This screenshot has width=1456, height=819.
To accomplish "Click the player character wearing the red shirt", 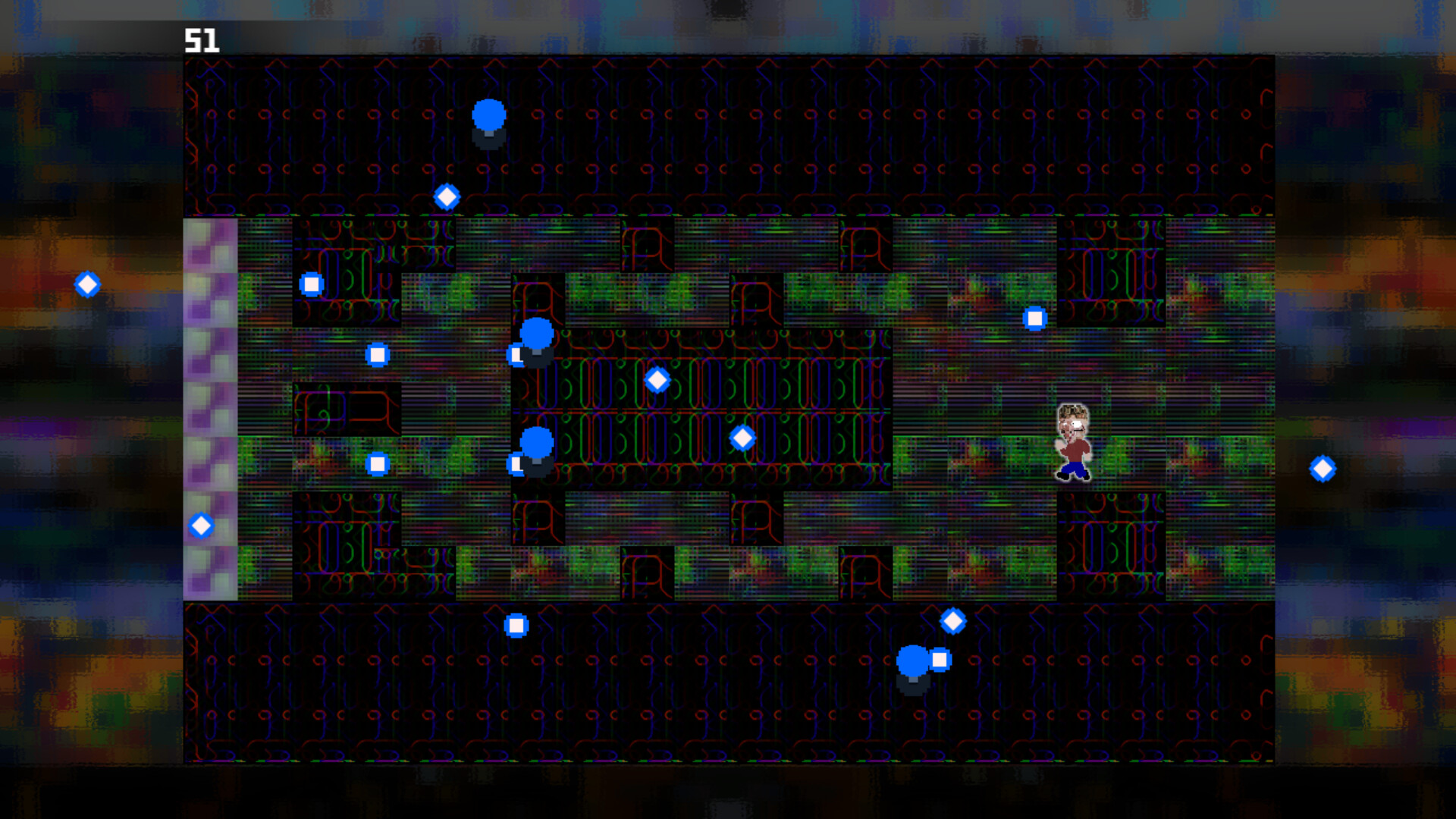I will click(x=1072, y=444).
